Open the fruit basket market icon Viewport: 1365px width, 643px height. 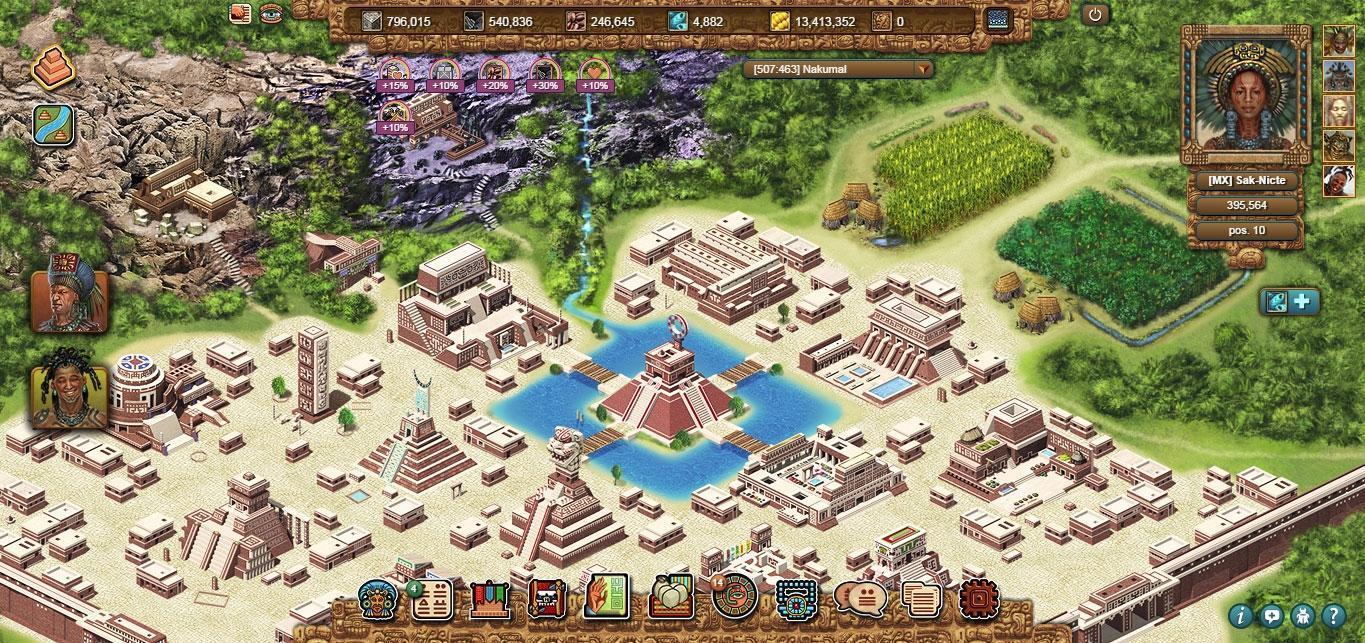(672, 599)
